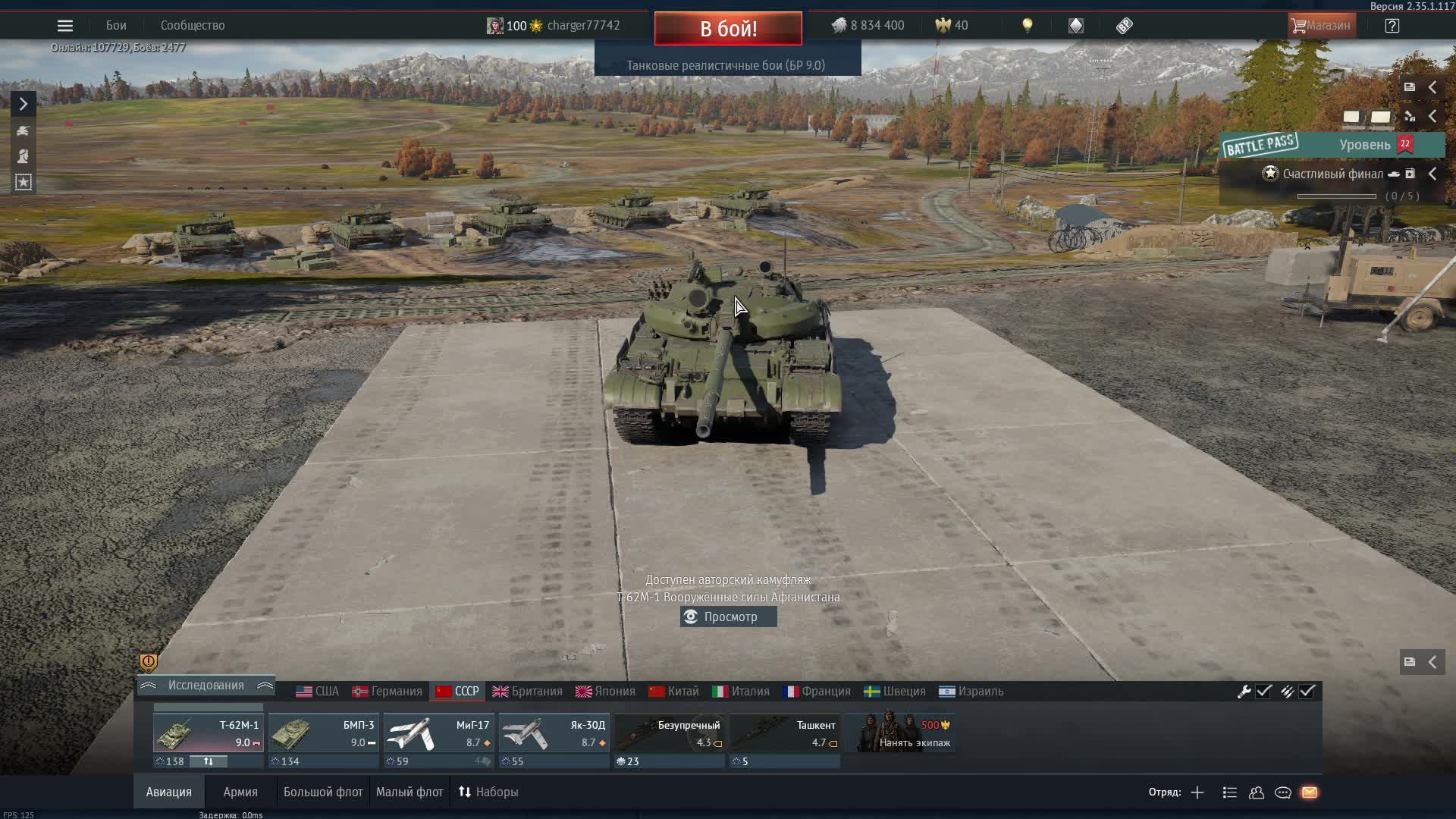
Task: Select the Т-62М-1 vehicle slot
Action: pos(208,734)
